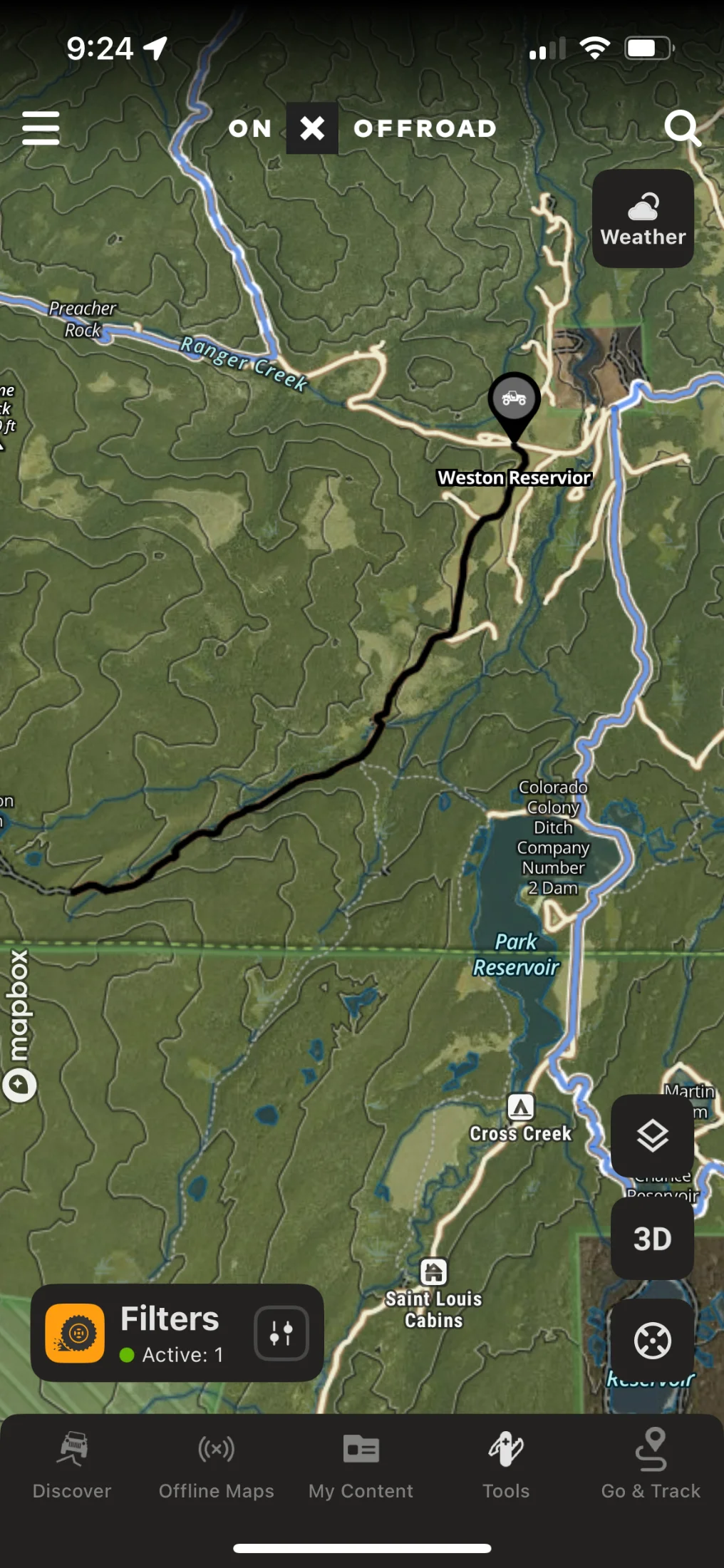This screenshot has width=724, height=1568.
Task: Go to the Offline Maps tab
Action: tap(216, 1465)
